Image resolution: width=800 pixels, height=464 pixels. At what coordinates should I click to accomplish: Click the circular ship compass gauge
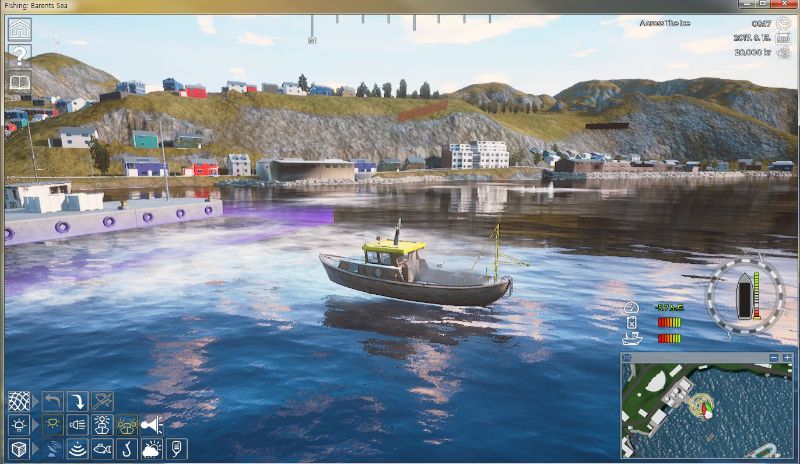pos(745,296)
